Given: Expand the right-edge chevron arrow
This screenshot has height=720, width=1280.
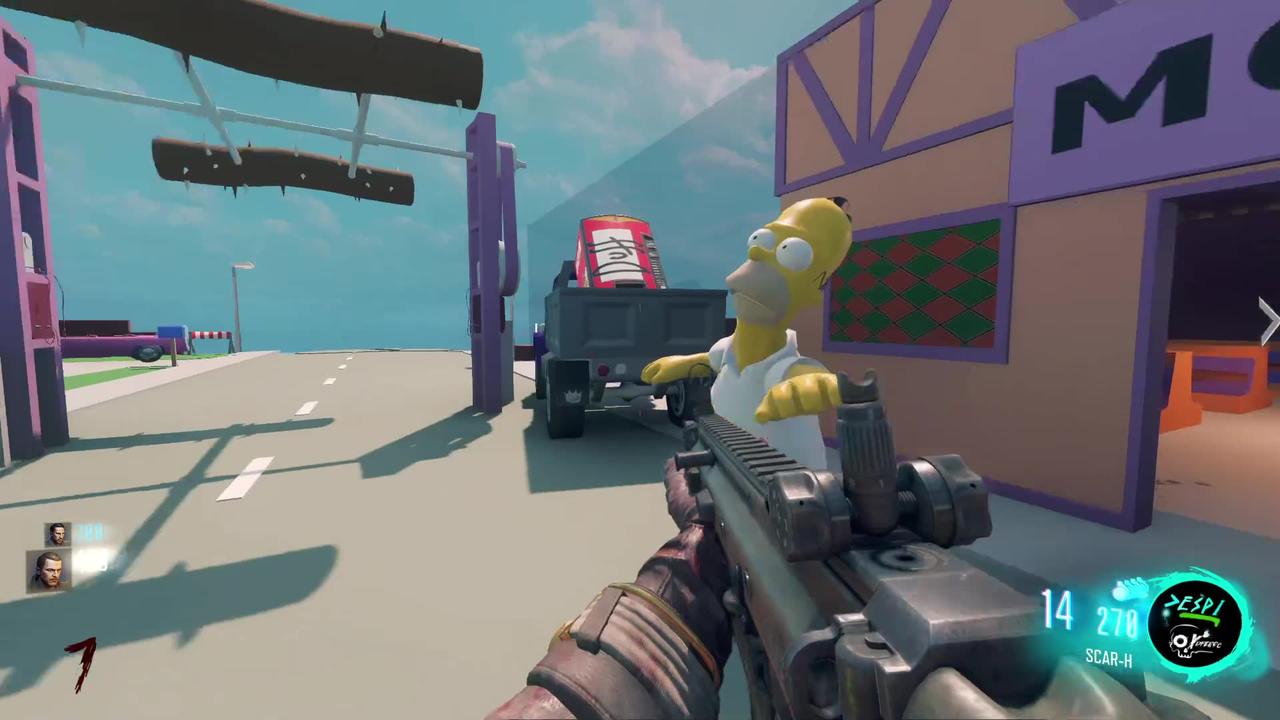Looking at the screenshot, I should pos(1267,318).
